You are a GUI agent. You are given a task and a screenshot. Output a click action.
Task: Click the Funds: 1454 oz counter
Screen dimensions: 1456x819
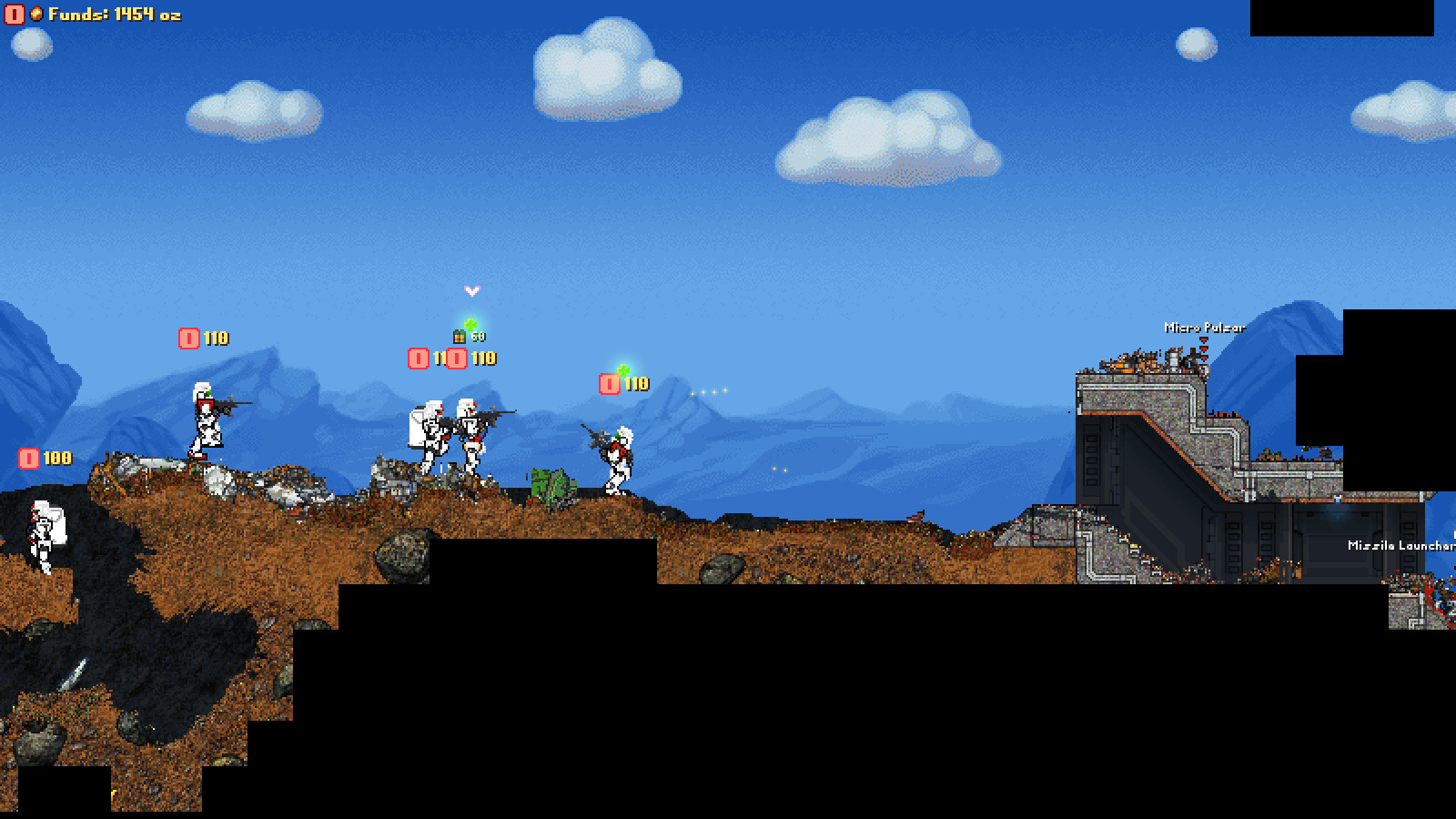click(114, 15)
